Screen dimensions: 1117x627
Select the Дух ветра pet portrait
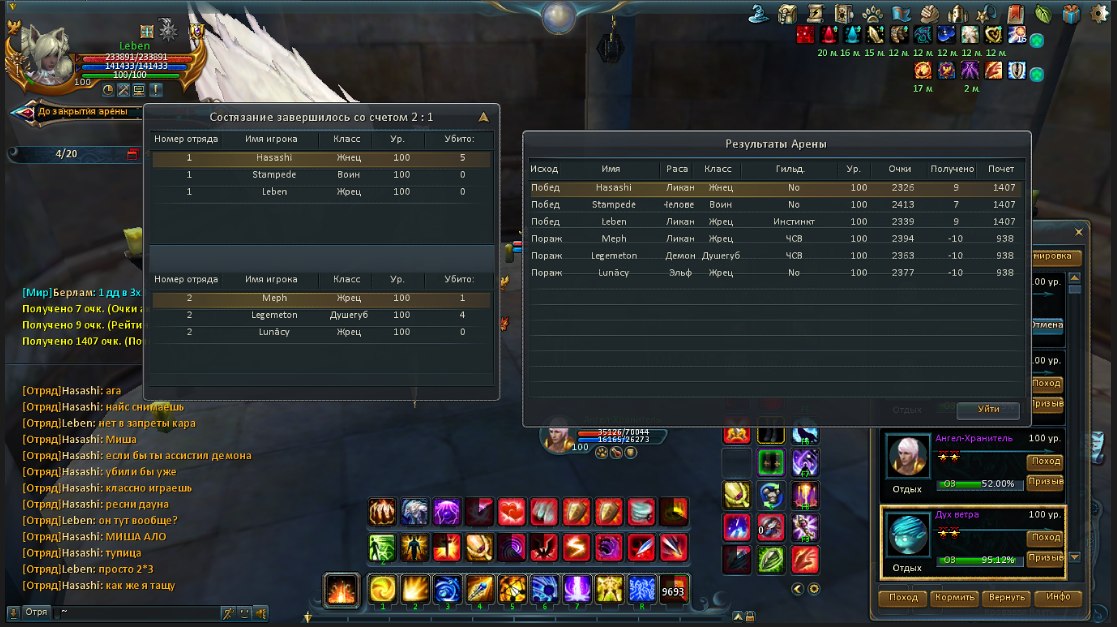click(x=909, y=536)
